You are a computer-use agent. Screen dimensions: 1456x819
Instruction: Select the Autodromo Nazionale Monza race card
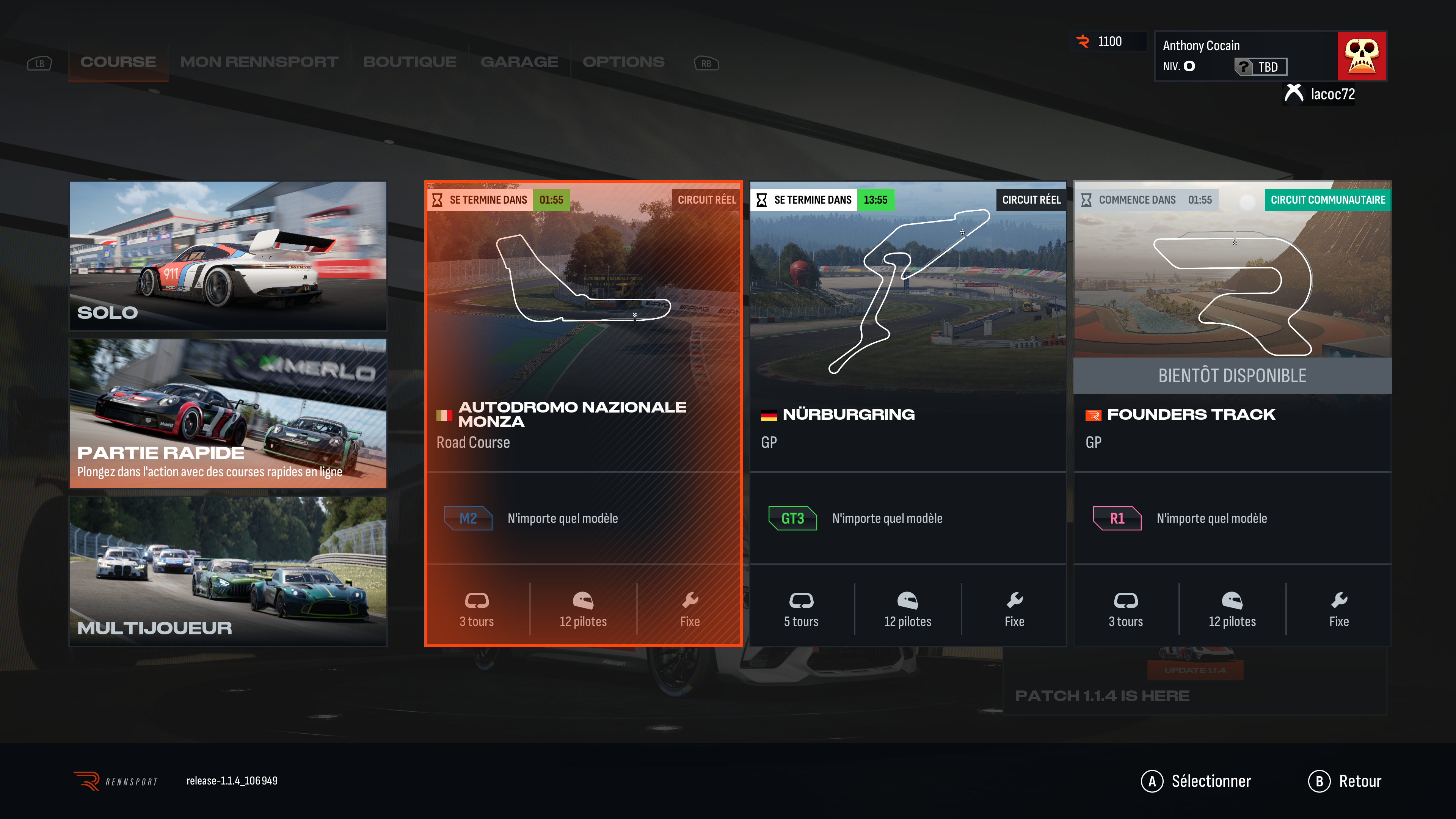point(583,413)
